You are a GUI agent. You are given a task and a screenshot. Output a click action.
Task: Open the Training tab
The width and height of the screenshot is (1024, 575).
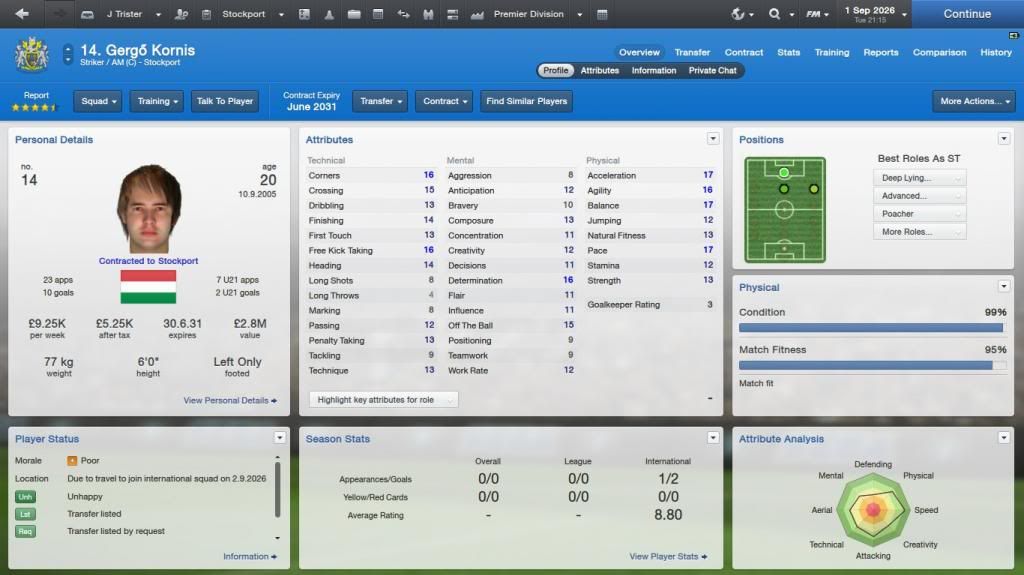point(832,52)
